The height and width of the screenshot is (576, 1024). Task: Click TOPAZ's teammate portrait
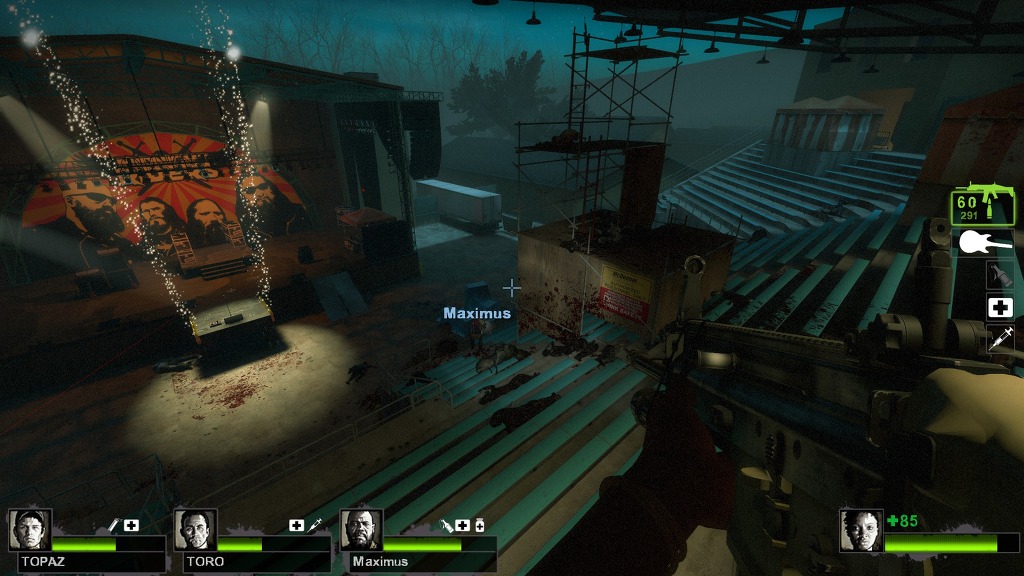(x=30, y=530)
